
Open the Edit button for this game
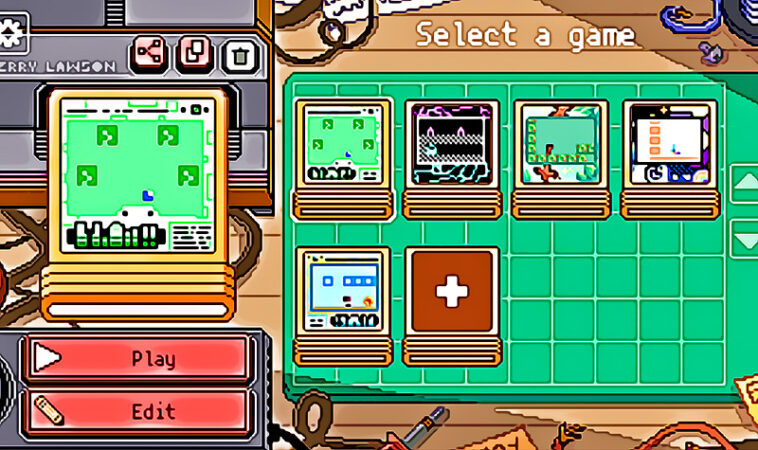click(x=136, y=411)
